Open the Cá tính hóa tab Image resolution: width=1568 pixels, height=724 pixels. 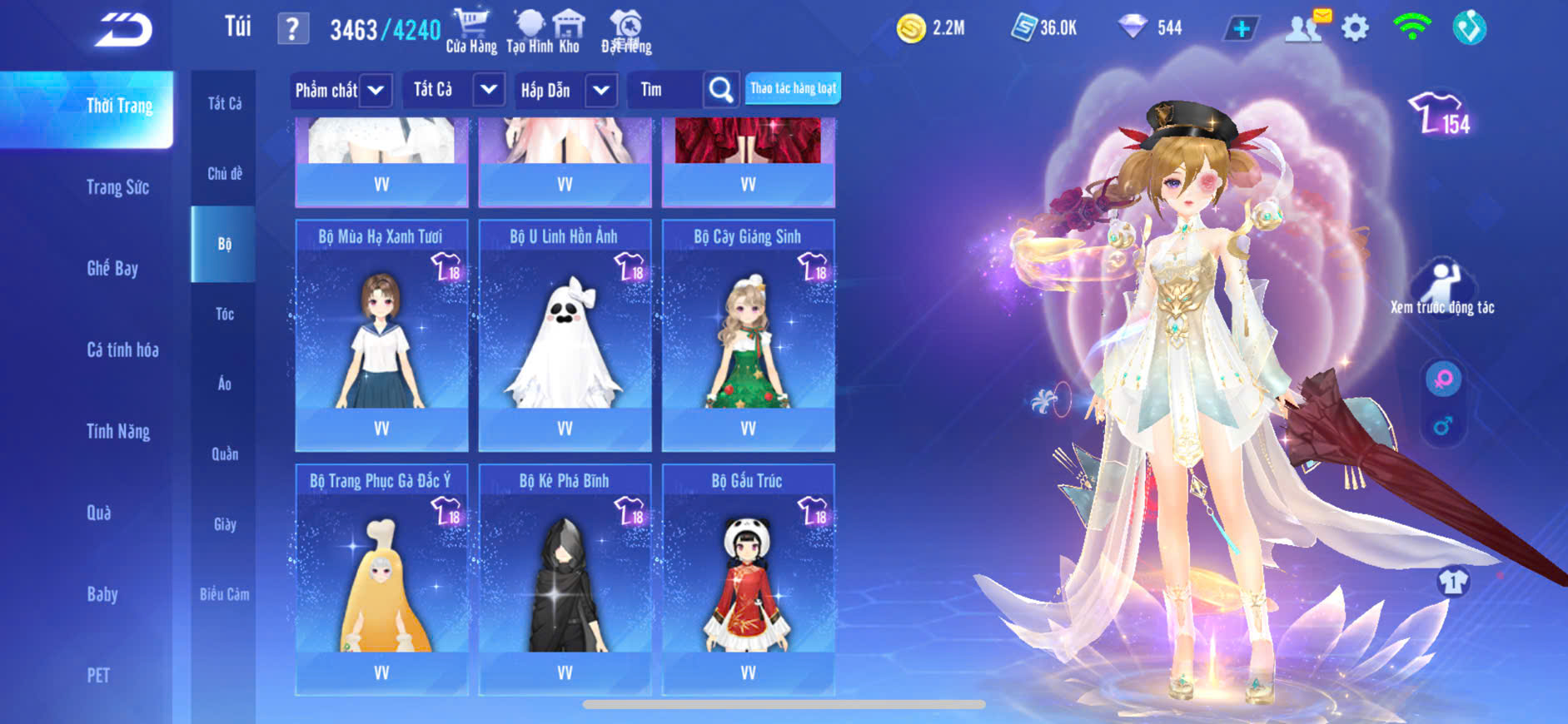click(122, 350)
